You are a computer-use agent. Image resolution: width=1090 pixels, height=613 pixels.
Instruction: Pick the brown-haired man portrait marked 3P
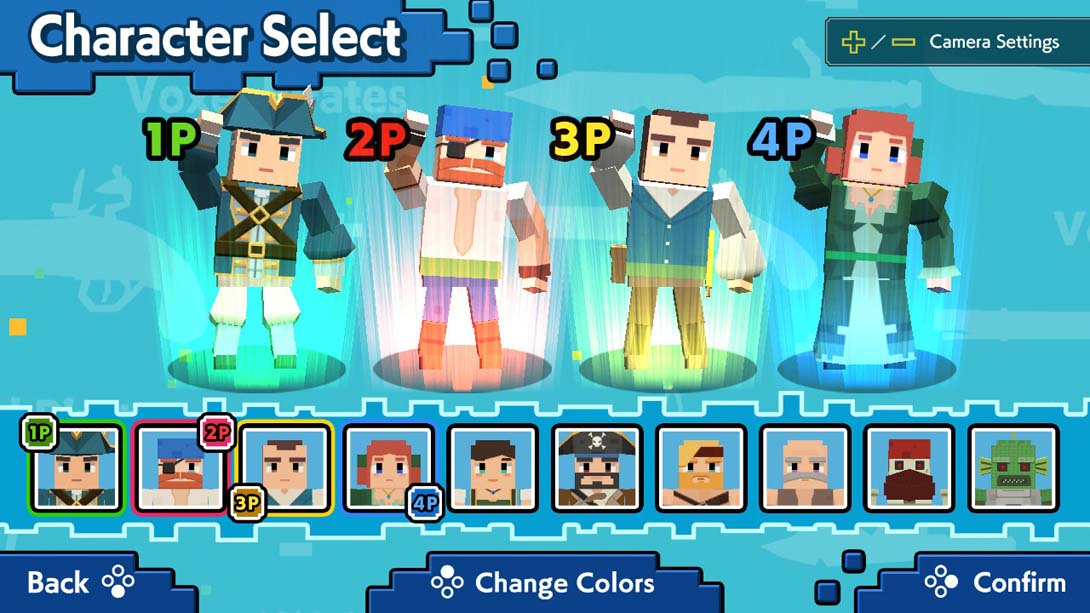(286, 468)
